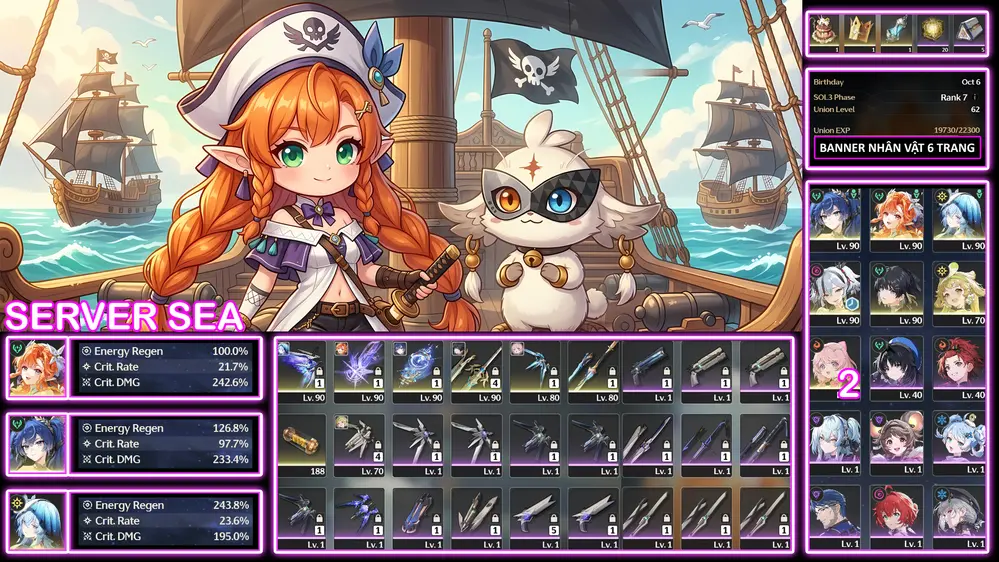Viewport: 999px width, 562px height.
Task: Choose the Lv. 40 character wearing a blue beret
Action: pyautogui.click(x=896, y=366)
